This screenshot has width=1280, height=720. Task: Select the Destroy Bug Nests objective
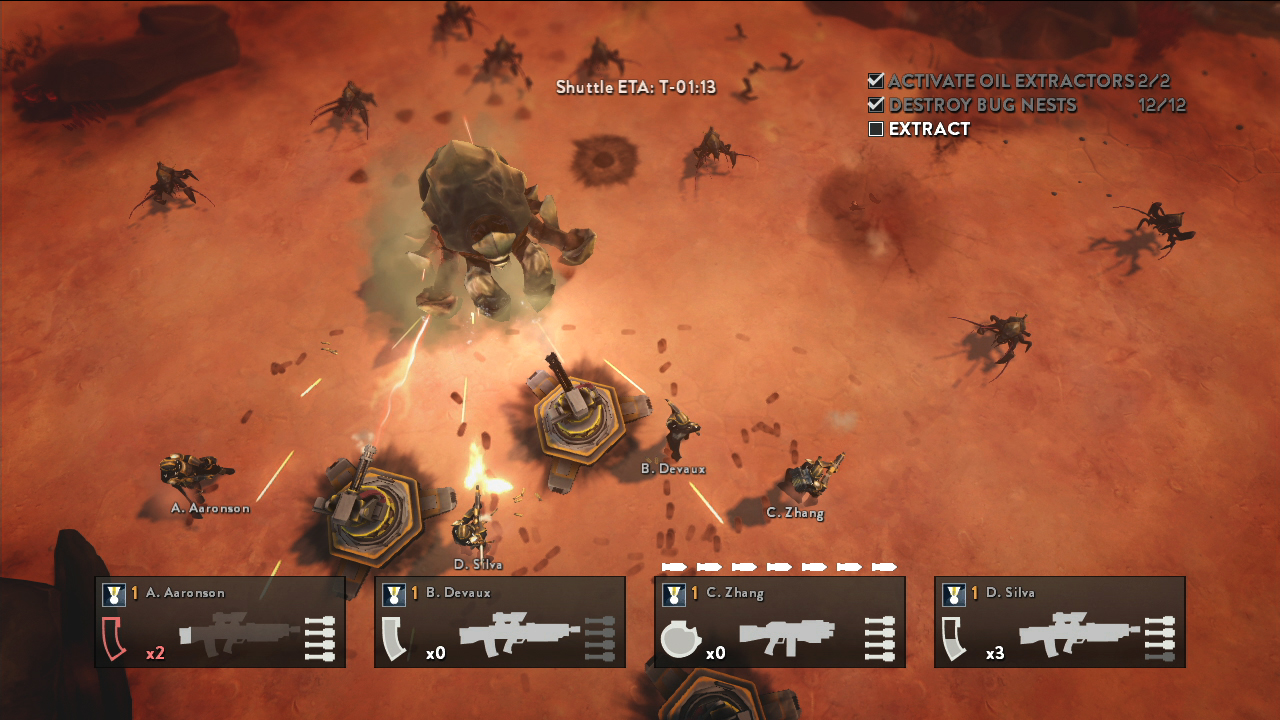click(982, 105)
